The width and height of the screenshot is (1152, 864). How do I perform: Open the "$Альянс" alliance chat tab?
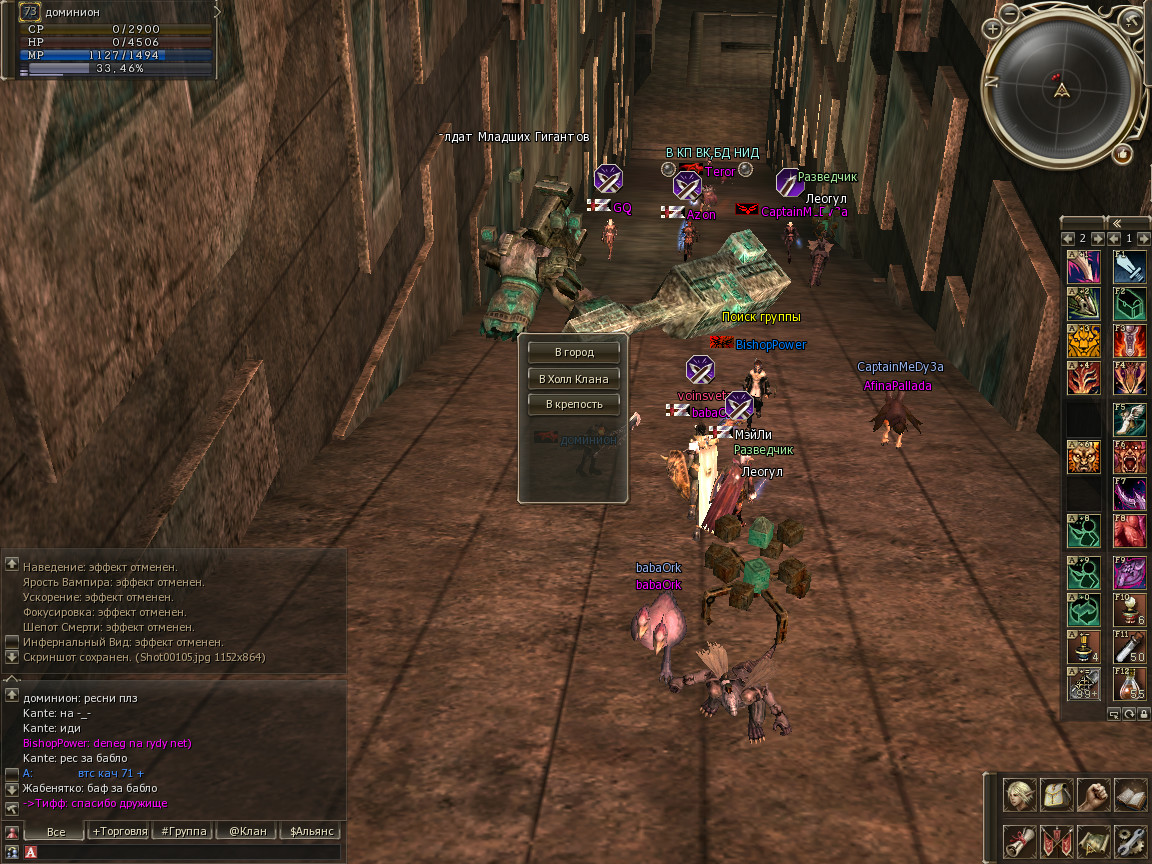point(311,831)
